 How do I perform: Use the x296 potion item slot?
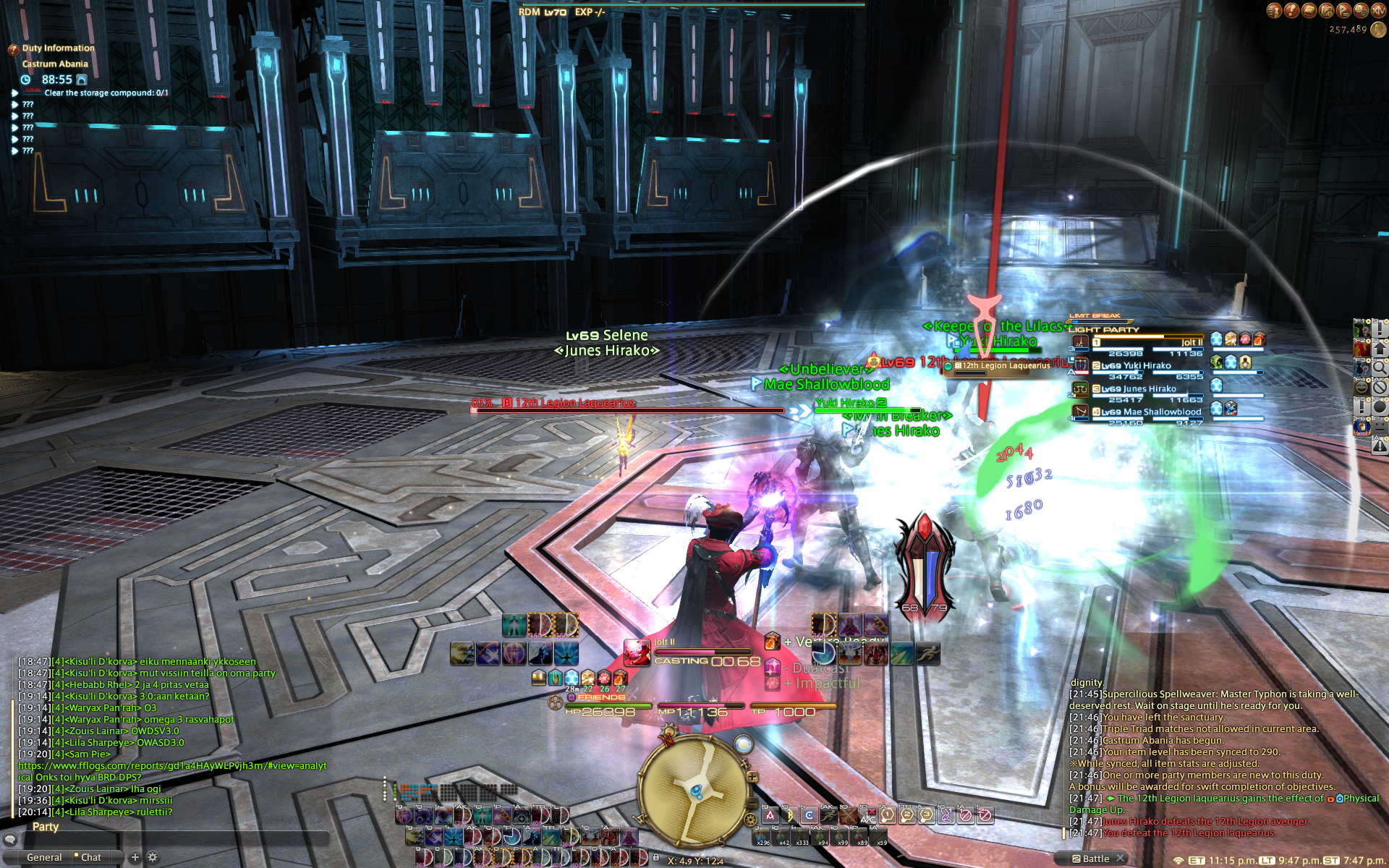tap(763, 837)
